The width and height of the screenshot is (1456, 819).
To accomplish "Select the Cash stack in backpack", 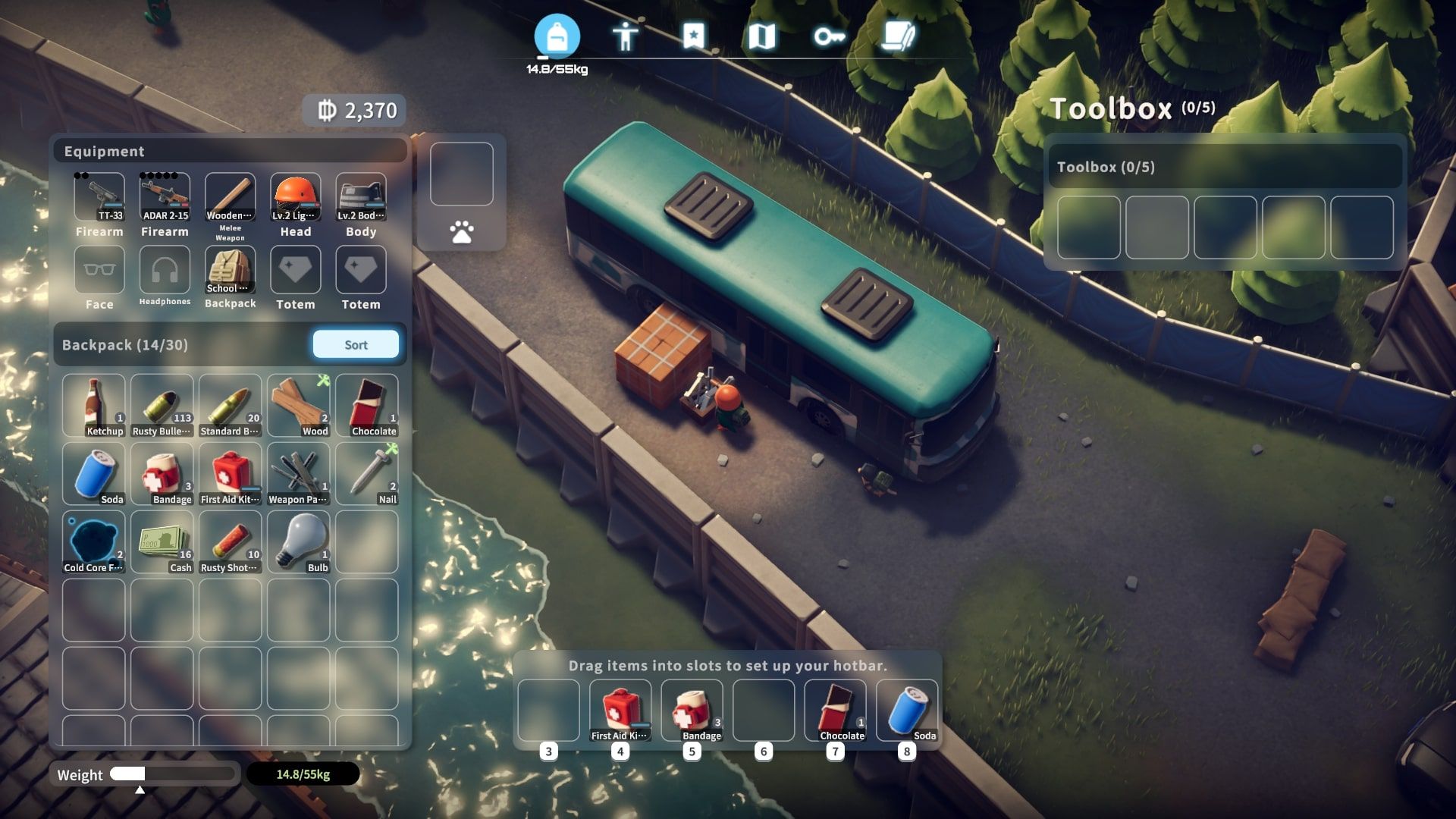I will click(x=162, y=542).
